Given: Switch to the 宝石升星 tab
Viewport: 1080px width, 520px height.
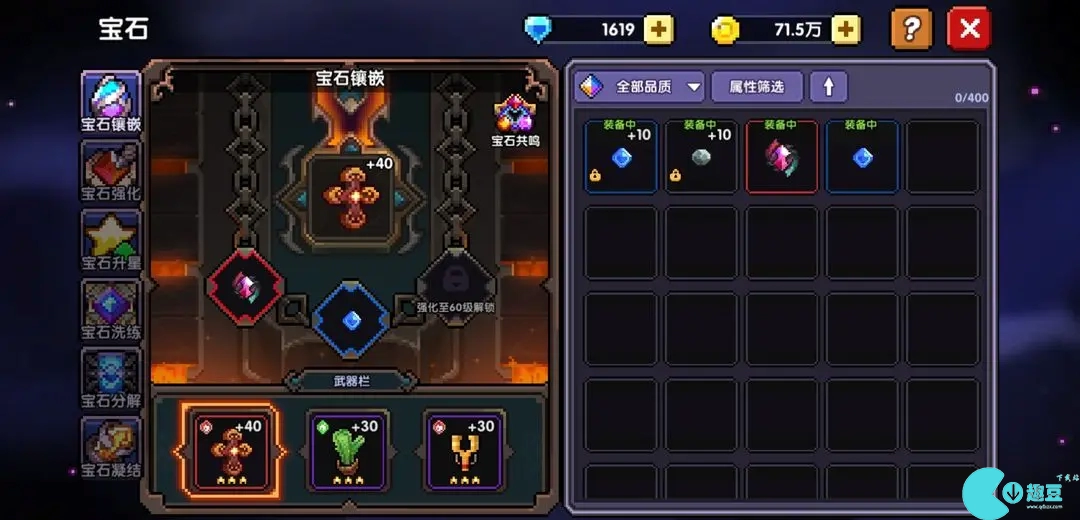Looking at the screenshot, I should pyautogui.click(x=111, y=240).
